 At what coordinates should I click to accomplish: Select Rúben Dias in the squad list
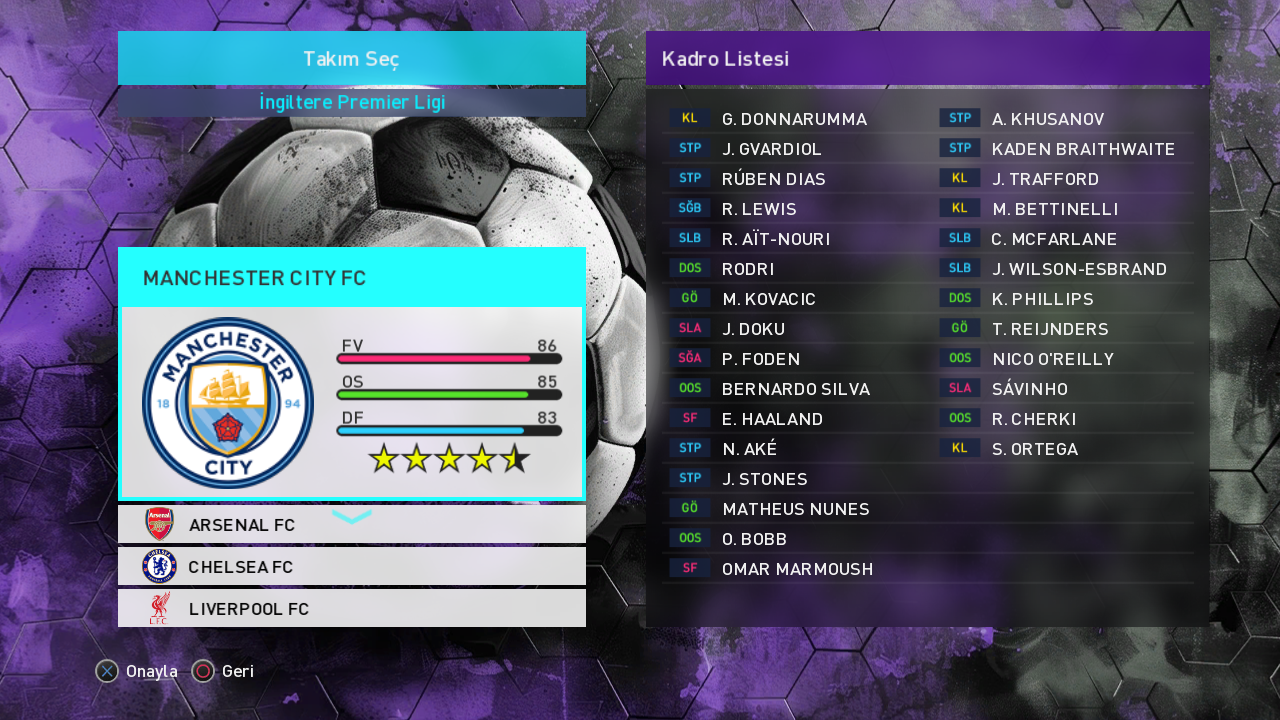773,179
